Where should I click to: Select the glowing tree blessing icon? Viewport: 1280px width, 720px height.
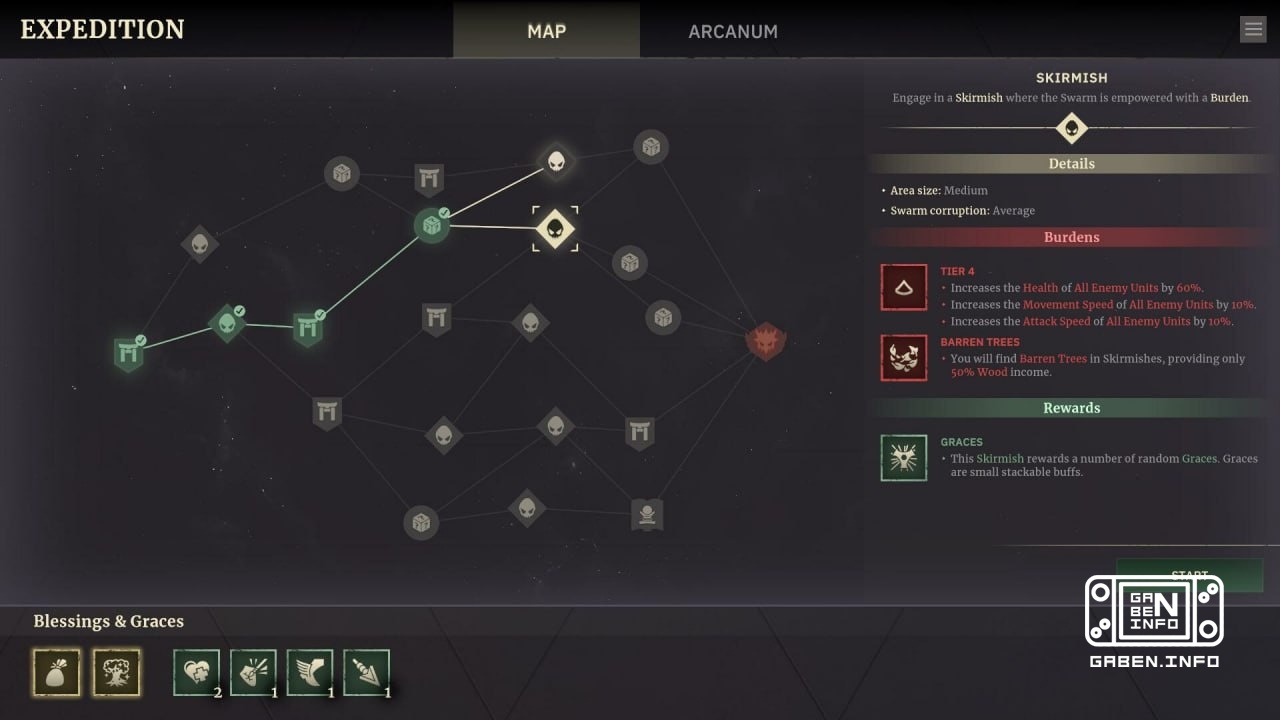117,673
